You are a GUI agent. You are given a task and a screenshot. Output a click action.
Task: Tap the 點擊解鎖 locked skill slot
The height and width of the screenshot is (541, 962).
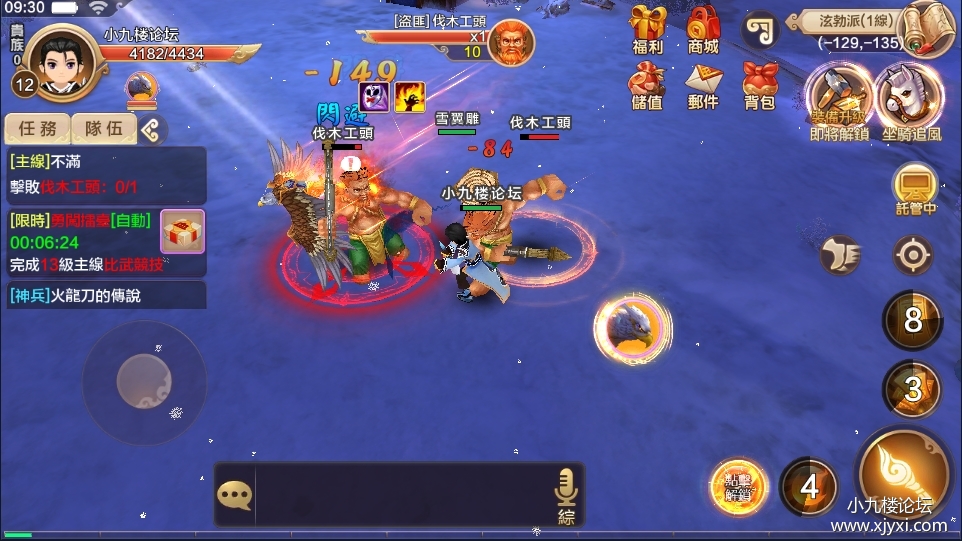[738, 487]
